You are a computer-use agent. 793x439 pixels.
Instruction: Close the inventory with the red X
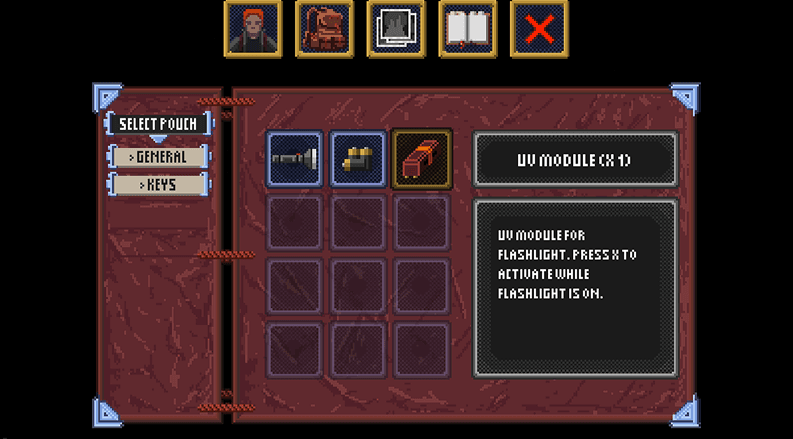click(x=539, y=30)
